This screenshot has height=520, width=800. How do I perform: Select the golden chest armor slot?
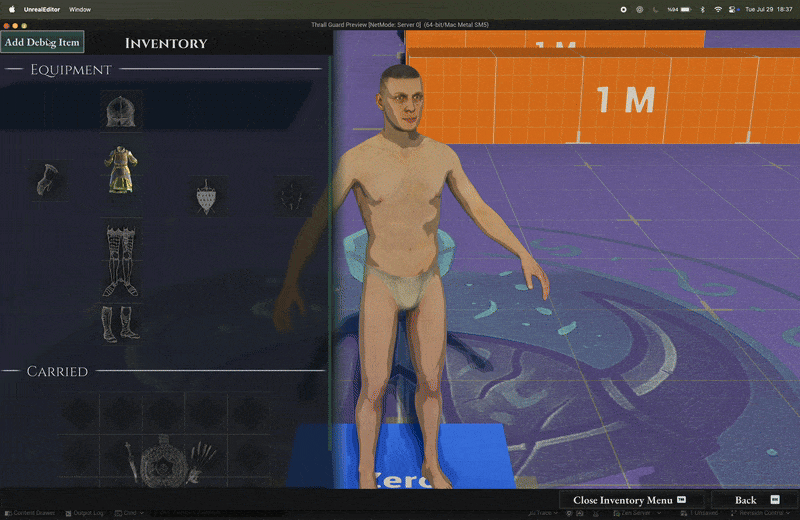tap(121, 170)
